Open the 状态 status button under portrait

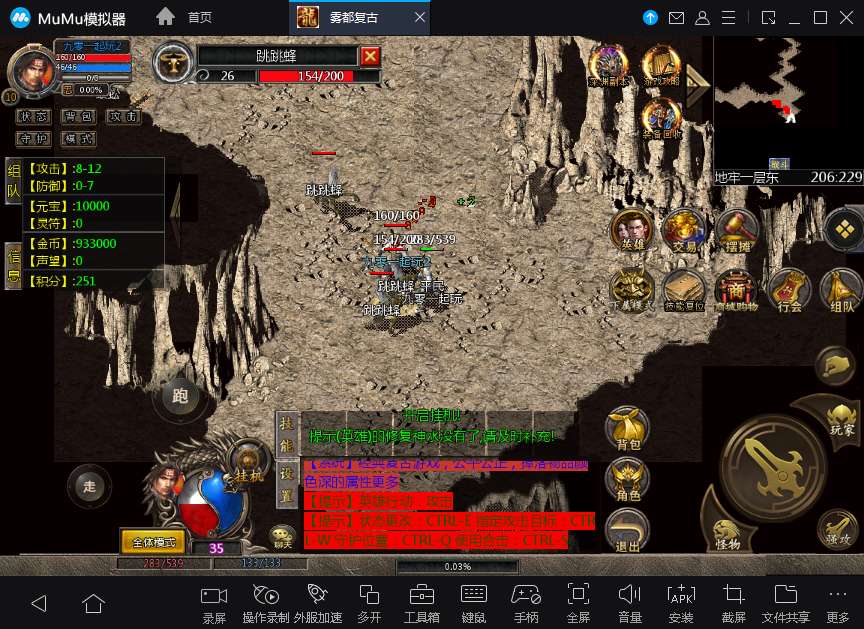(32, 117)
